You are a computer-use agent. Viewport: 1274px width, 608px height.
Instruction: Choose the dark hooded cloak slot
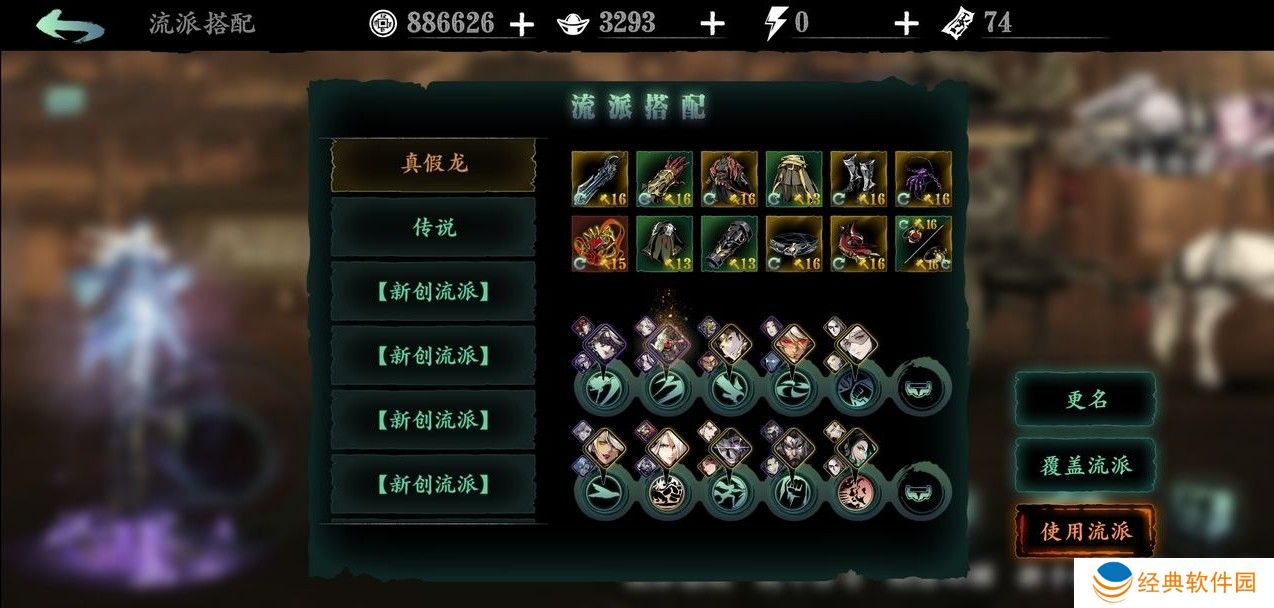pyautogui.click(x=664, y=243)
